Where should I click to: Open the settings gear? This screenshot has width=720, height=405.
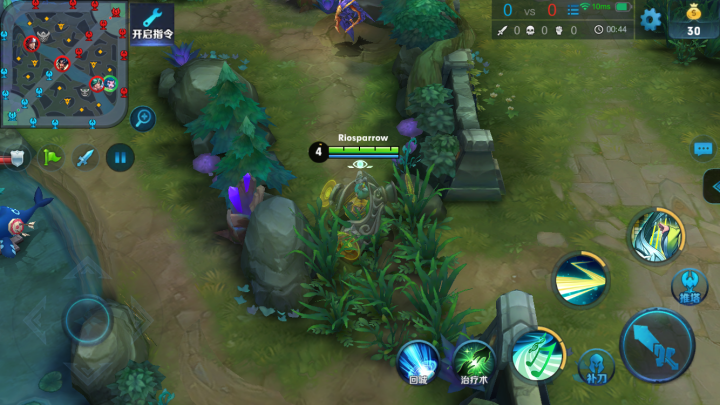coord(651,18)
